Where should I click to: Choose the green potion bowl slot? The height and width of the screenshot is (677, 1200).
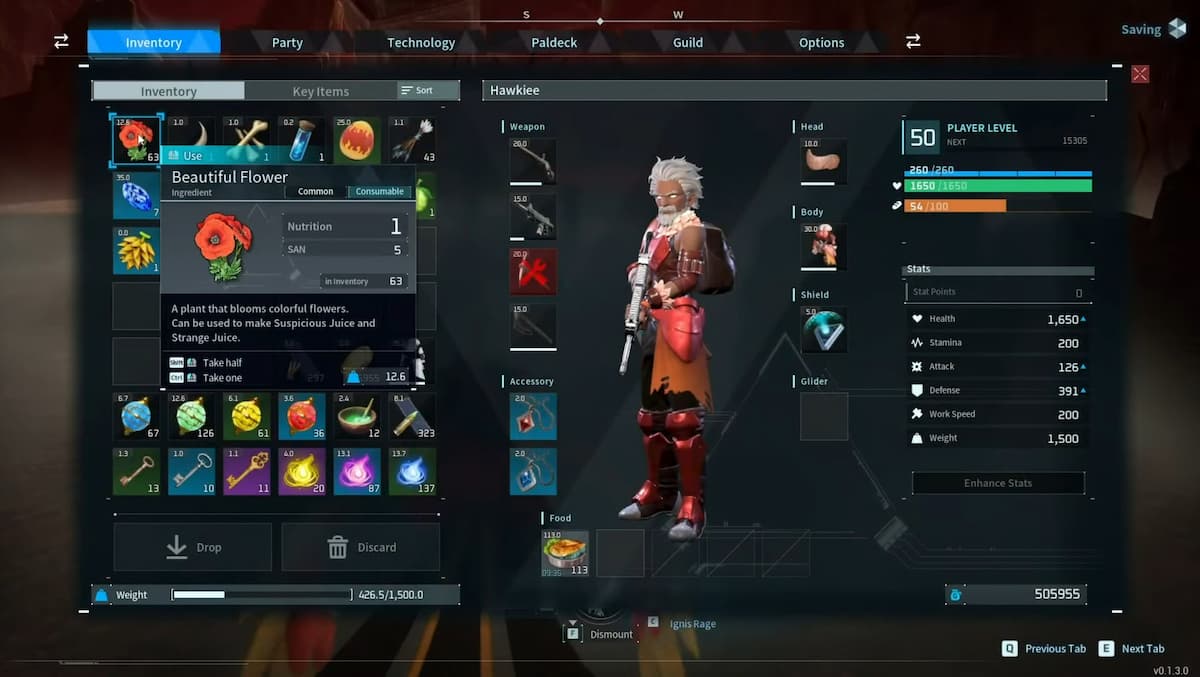(357, 416)
